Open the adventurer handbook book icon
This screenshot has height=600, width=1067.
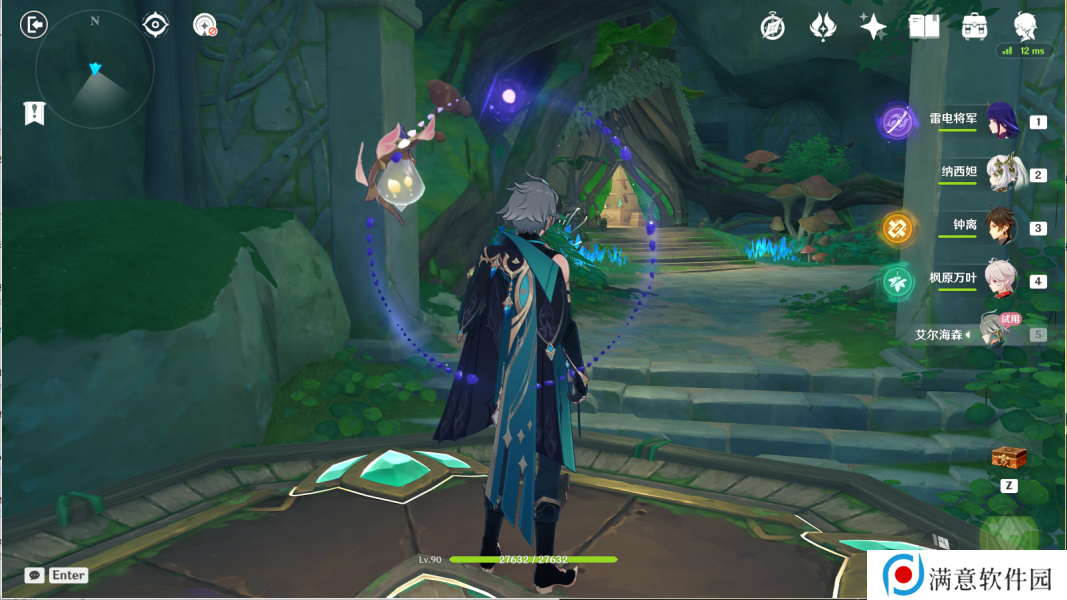[924, 27]
